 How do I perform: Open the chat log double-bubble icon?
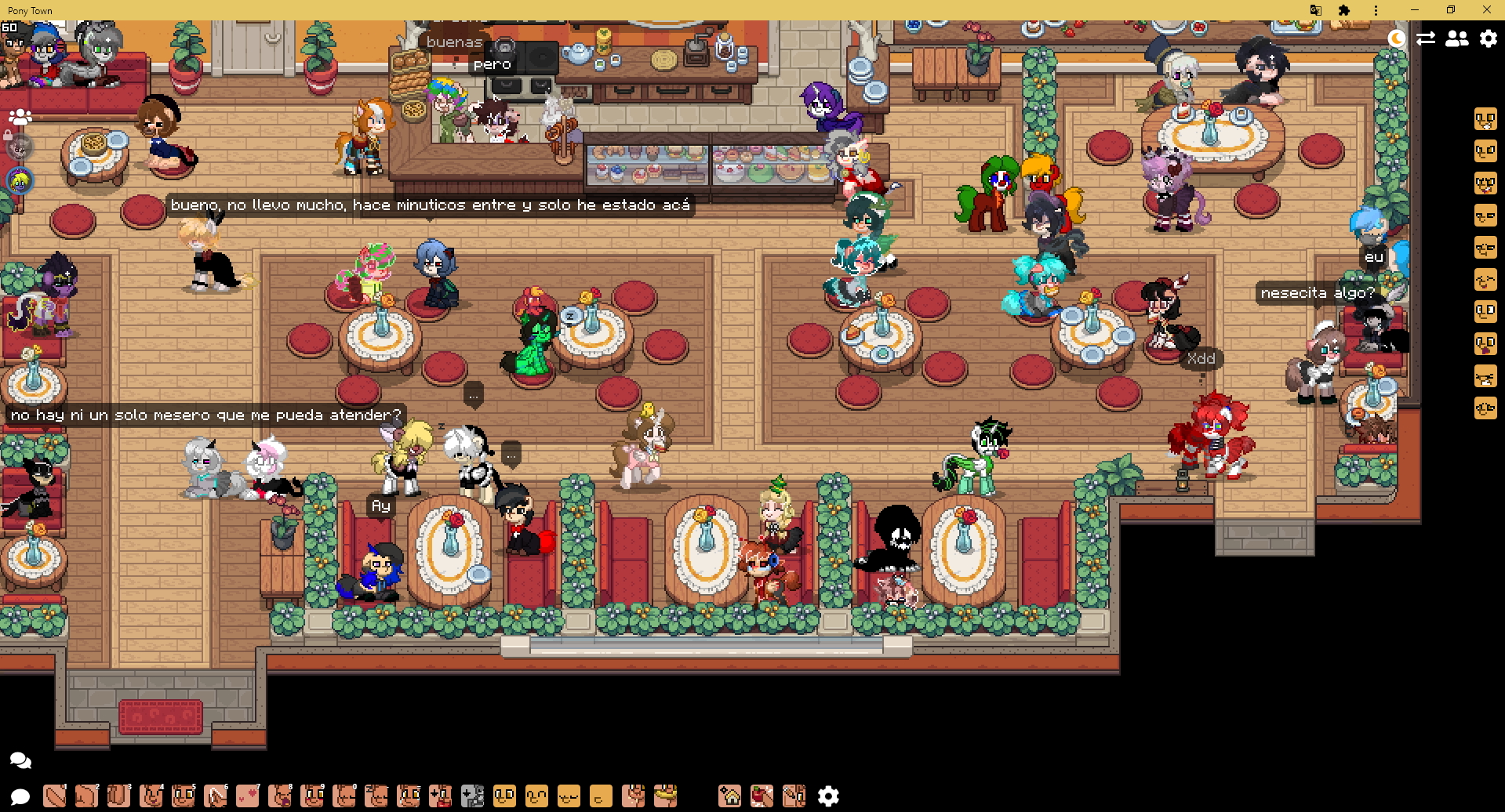[x=20, y=760]
